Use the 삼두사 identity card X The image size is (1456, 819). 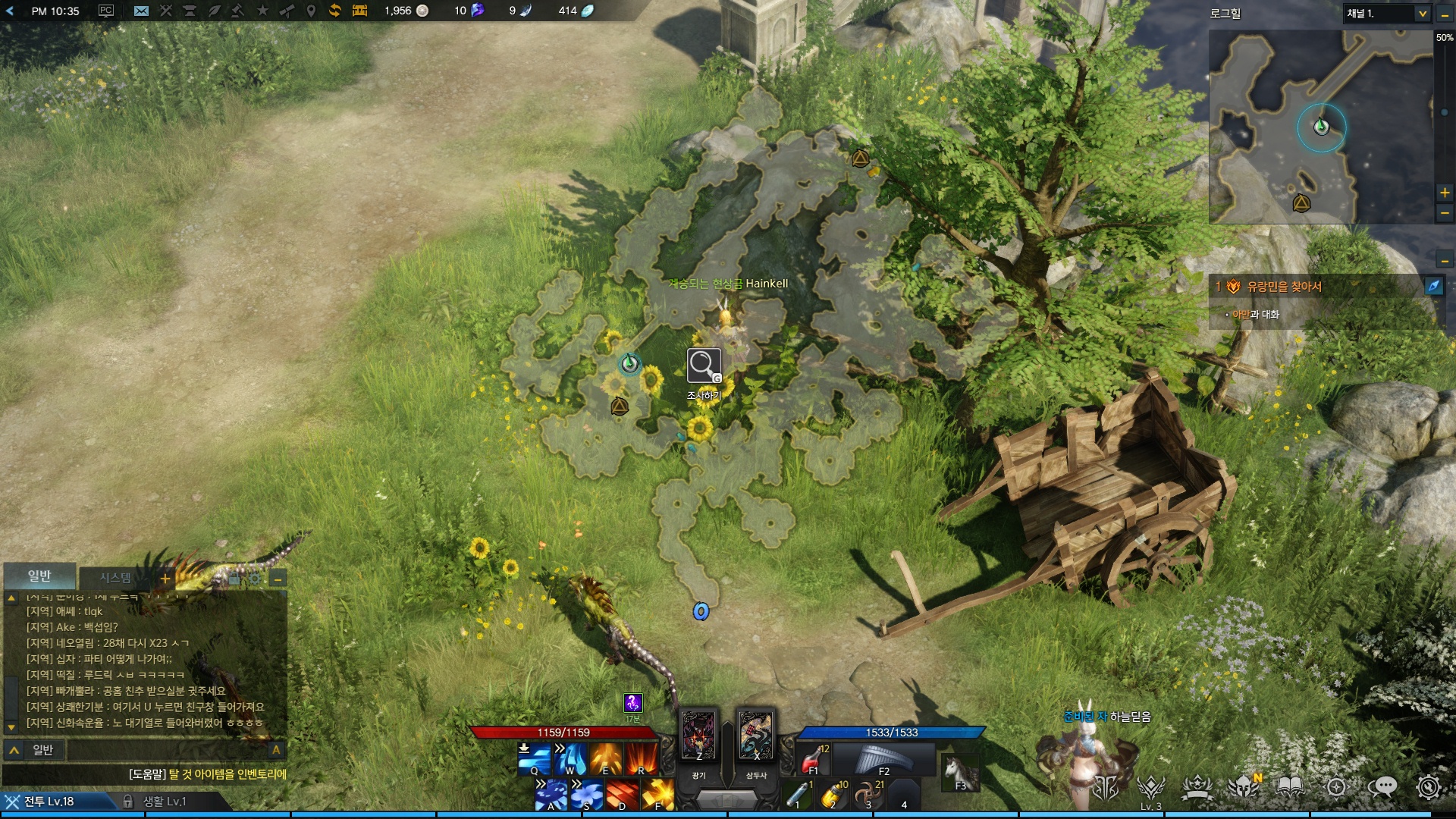point(756,736)
